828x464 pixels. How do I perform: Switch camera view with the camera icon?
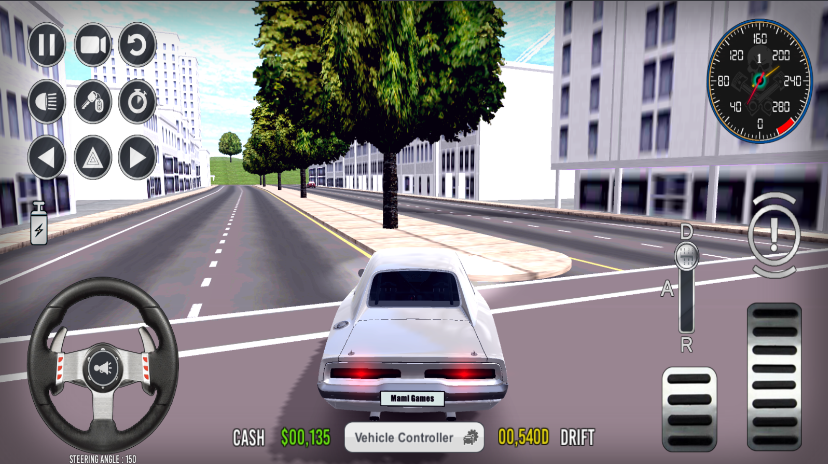(x=93, y=44)
